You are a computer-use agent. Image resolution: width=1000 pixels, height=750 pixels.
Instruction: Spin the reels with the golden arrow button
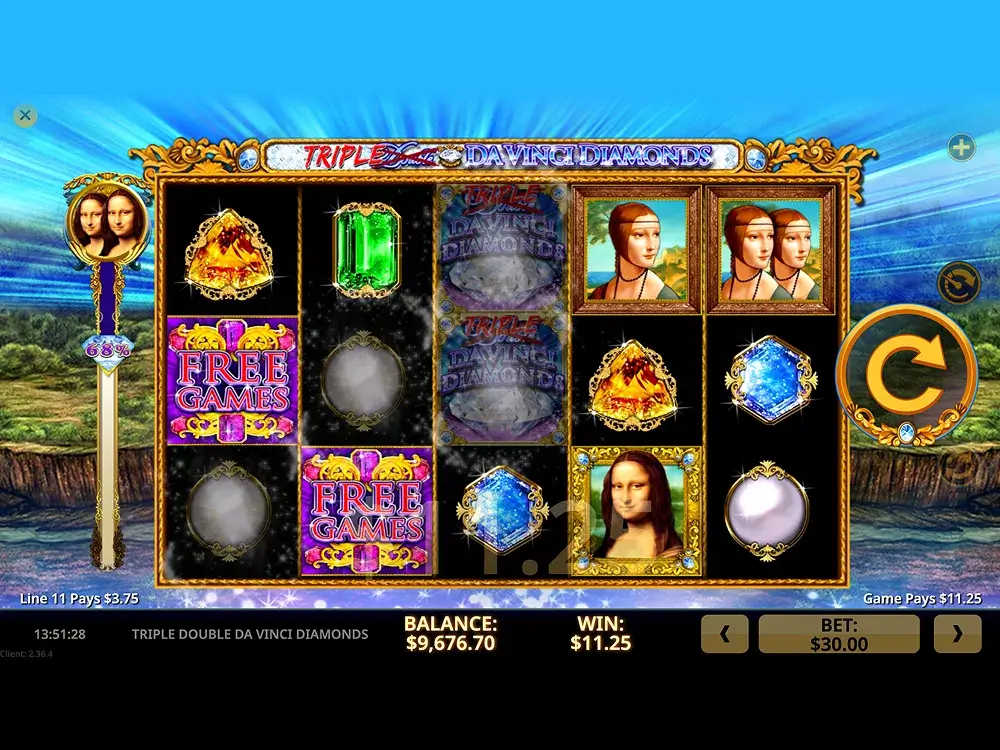906,374
